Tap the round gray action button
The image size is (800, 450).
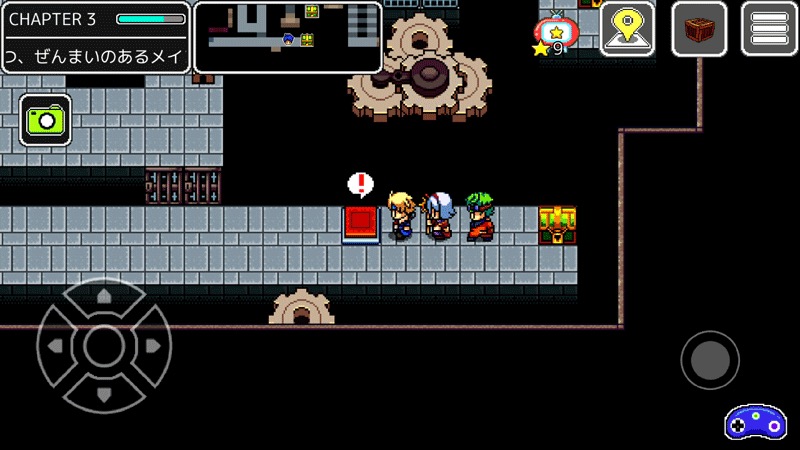710,360
